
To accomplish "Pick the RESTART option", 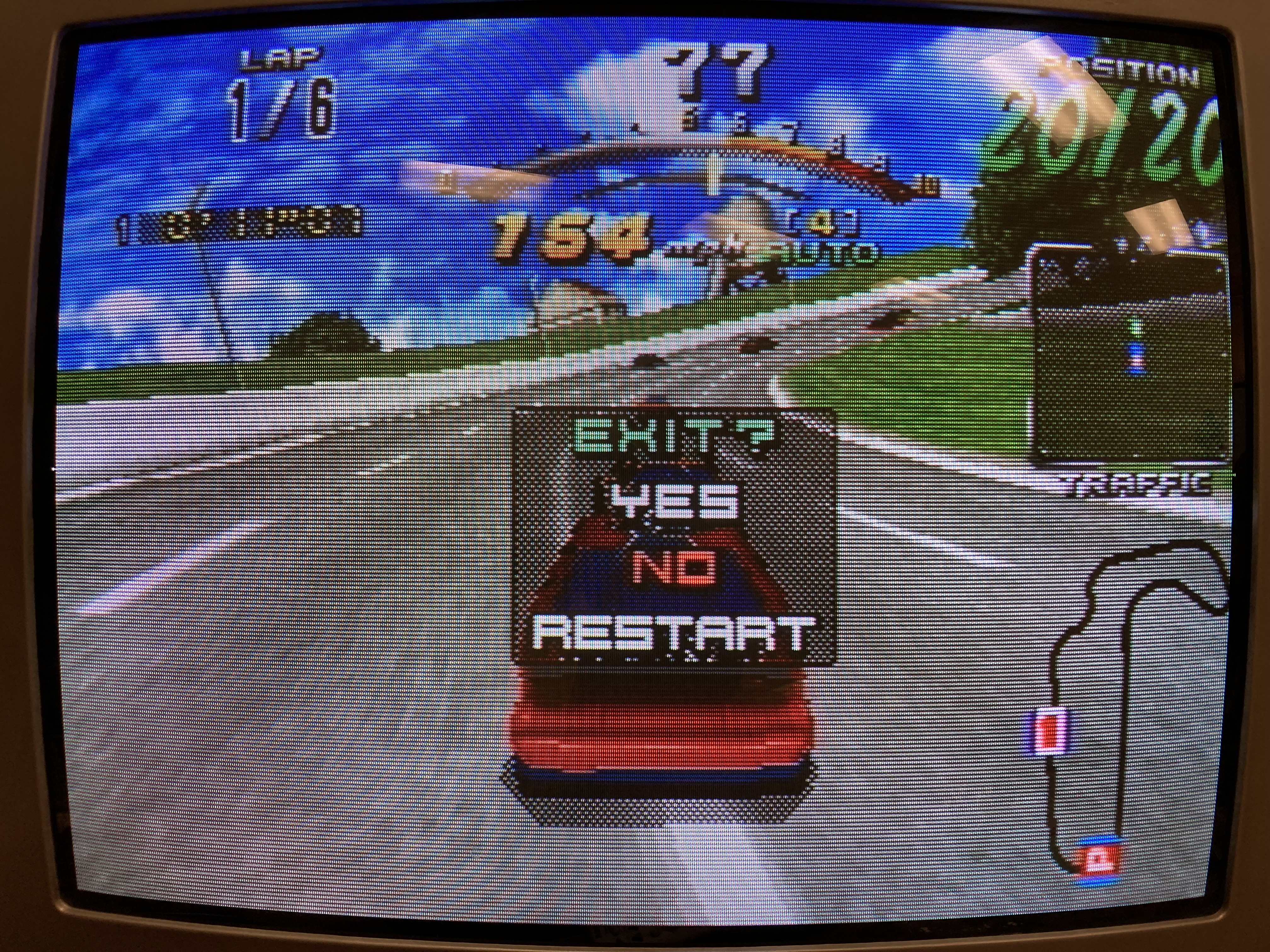I will point(673,634).
